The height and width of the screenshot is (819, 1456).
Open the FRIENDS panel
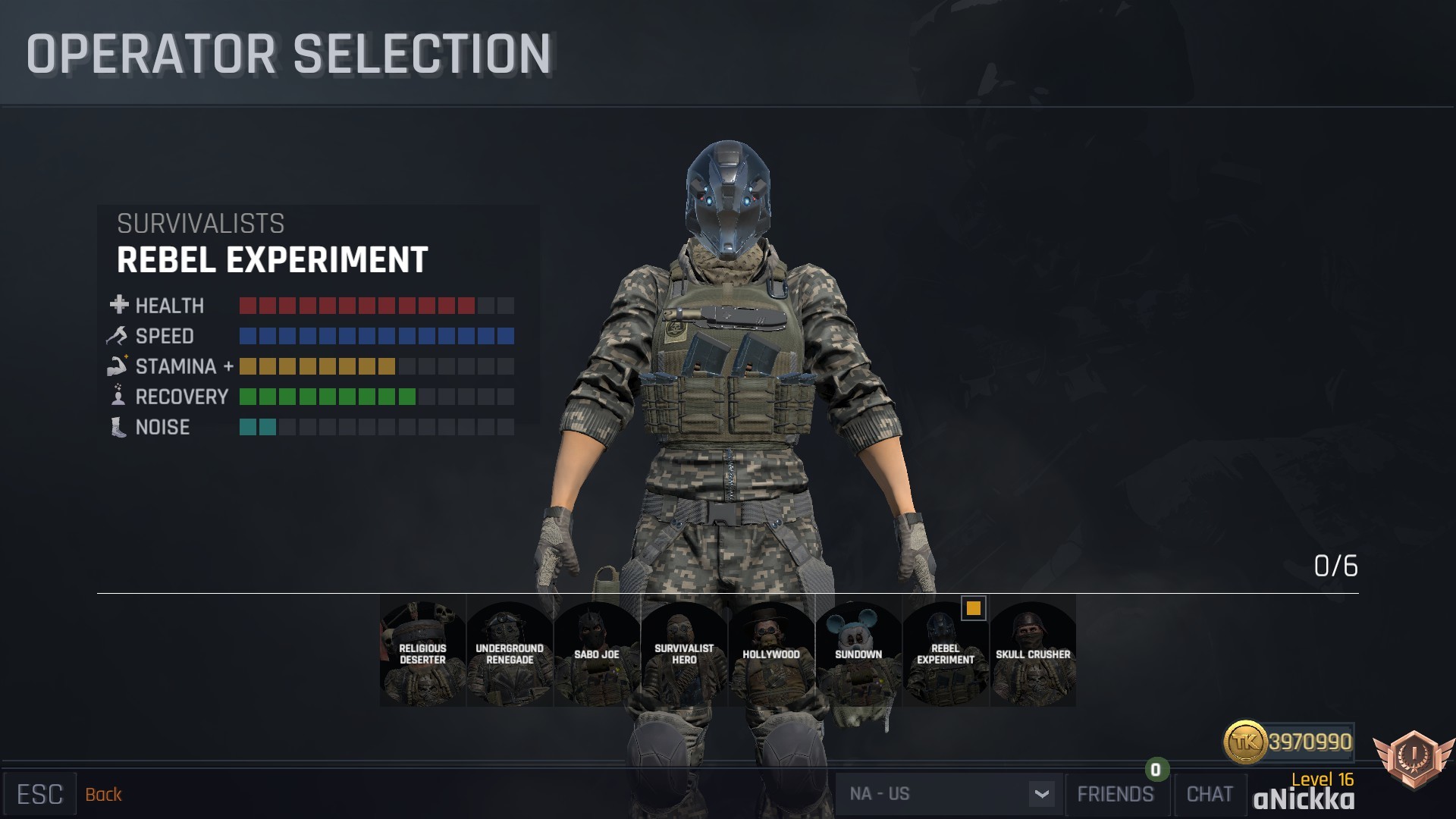[1116, 794]
